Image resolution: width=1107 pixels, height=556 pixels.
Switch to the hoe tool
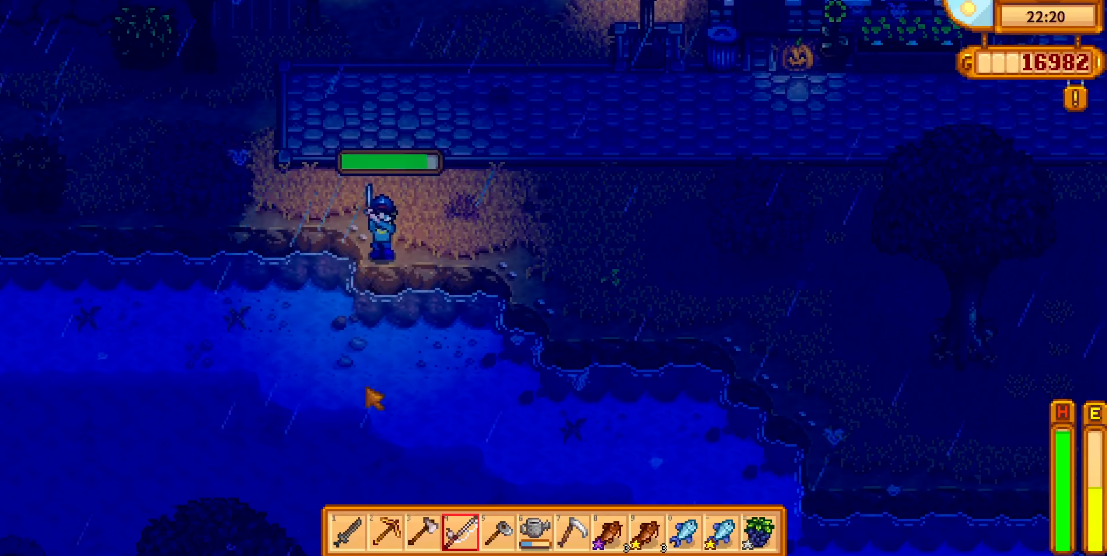point(498,529)
